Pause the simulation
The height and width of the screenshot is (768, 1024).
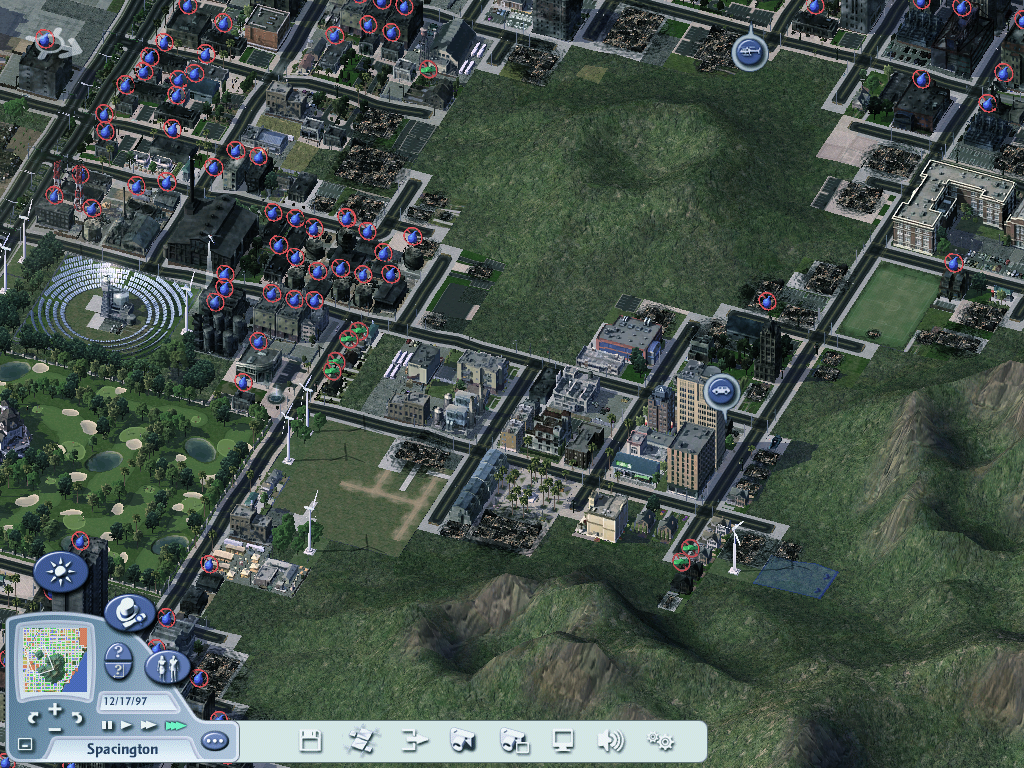click(x=107, y=725)
